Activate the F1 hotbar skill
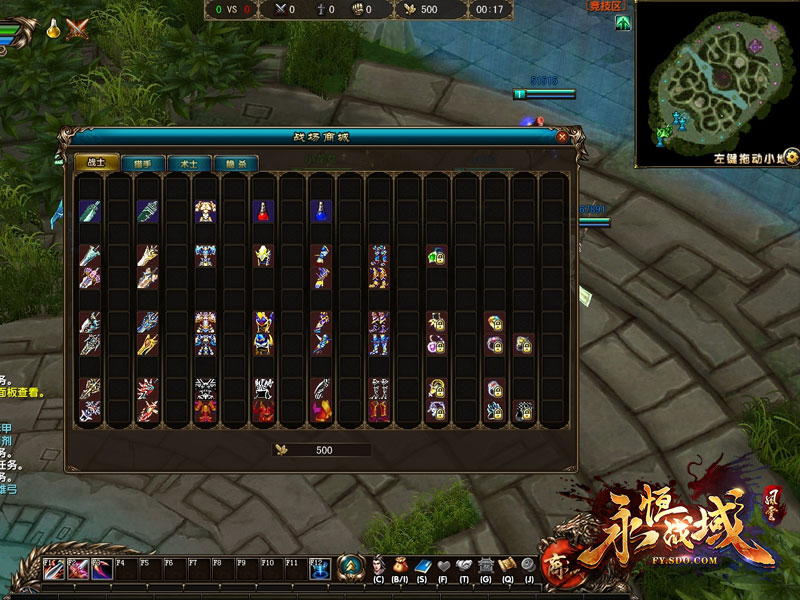The width and height of the screenshot is (800, 600). tap(55, 569)
